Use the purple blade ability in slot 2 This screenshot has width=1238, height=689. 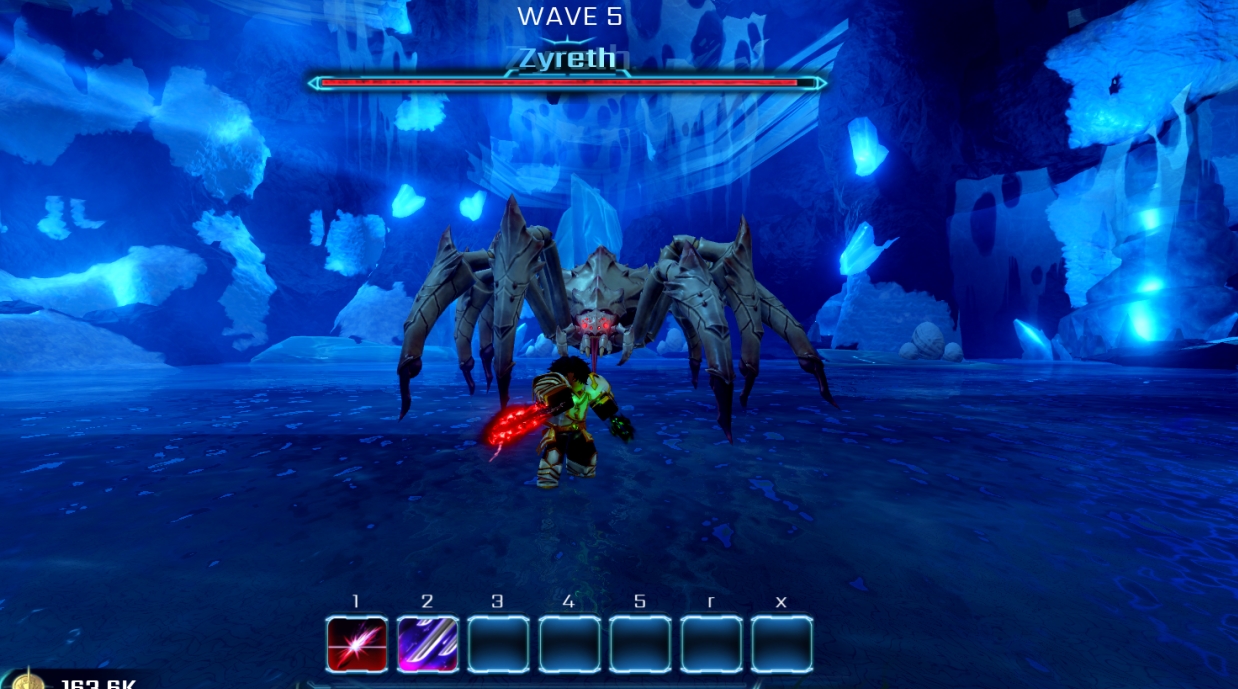(428, 644)
